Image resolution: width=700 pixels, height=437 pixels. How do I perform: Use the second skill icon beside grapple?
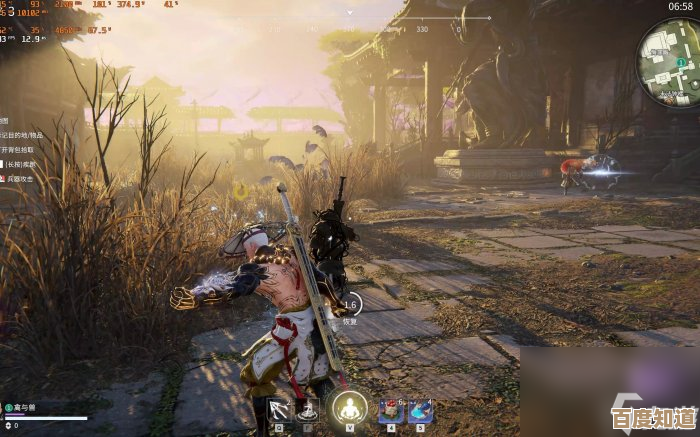point(308,409)
